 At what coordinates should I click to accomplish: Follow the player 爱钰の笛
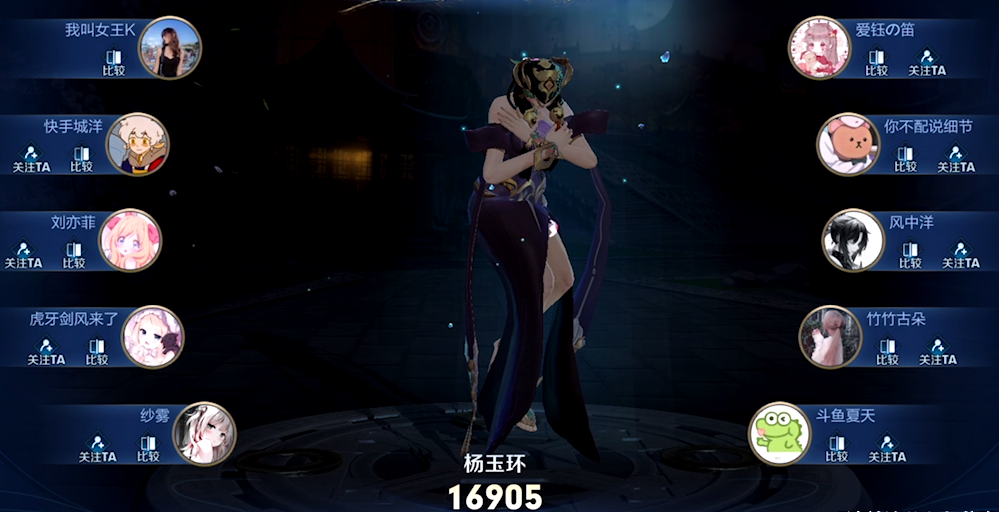[x=927, y=63]
